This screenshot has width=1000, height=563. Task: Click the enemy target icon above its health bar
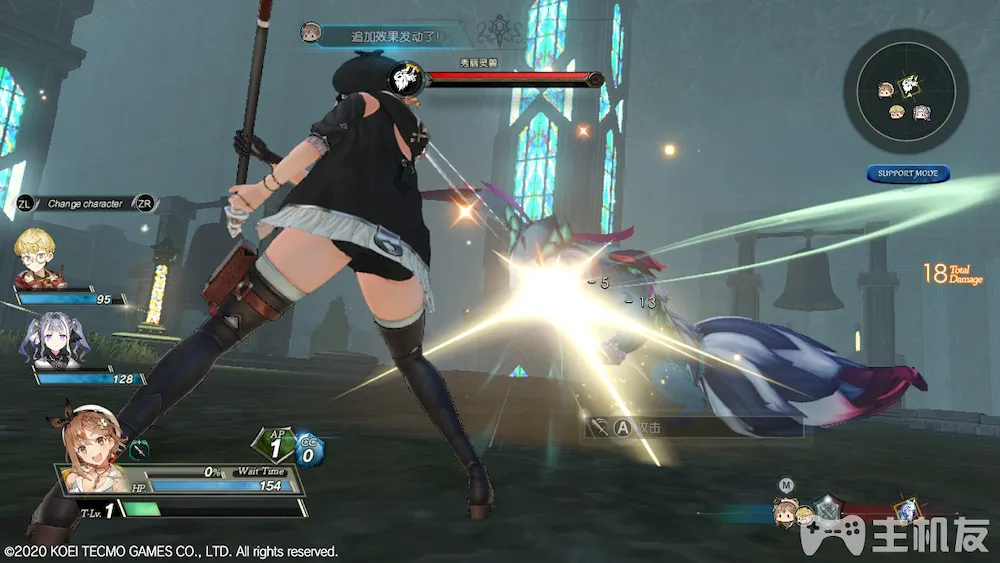(x=405, y=78)
